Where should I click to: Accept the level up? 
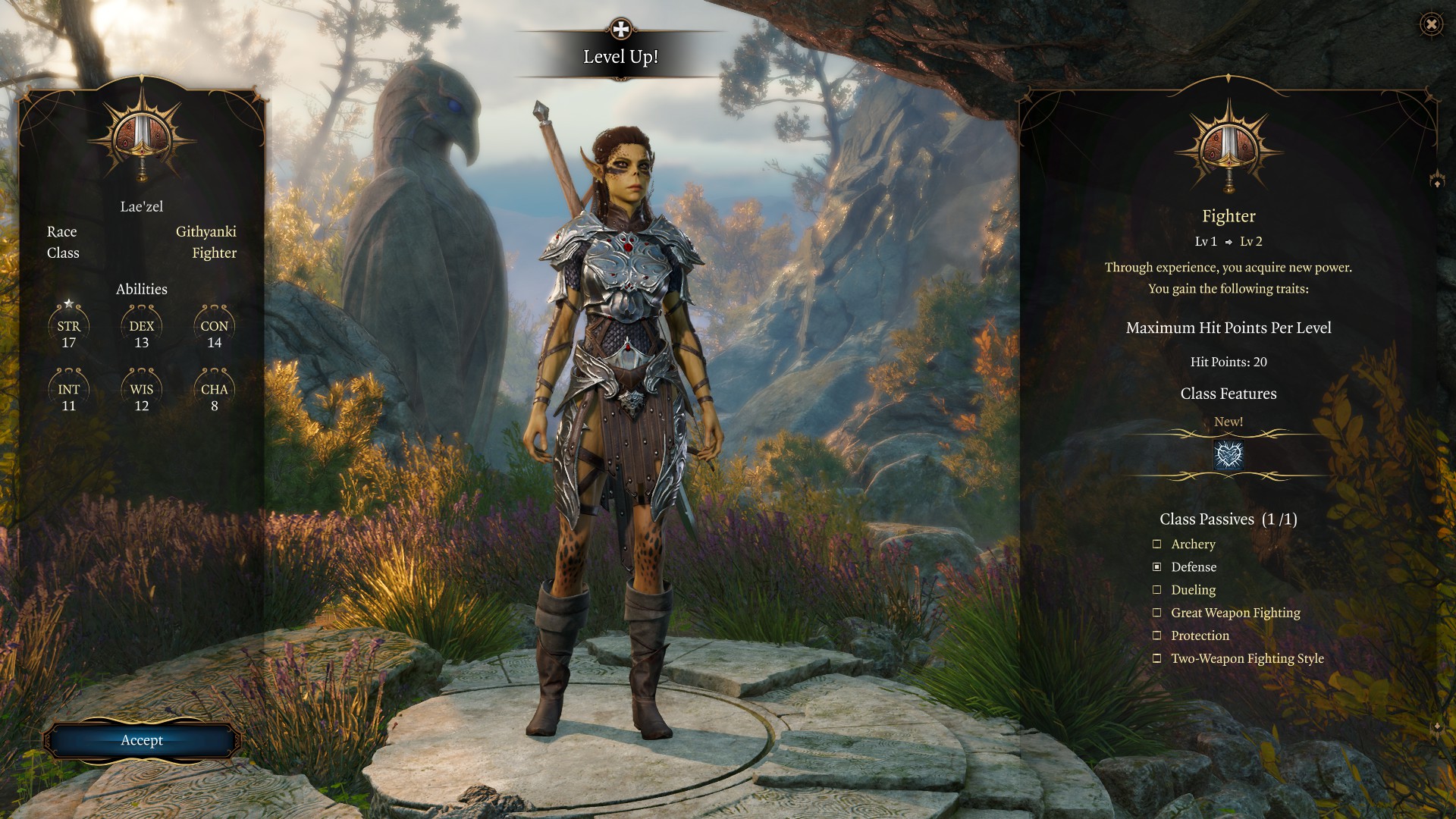(x=142, y=740)
